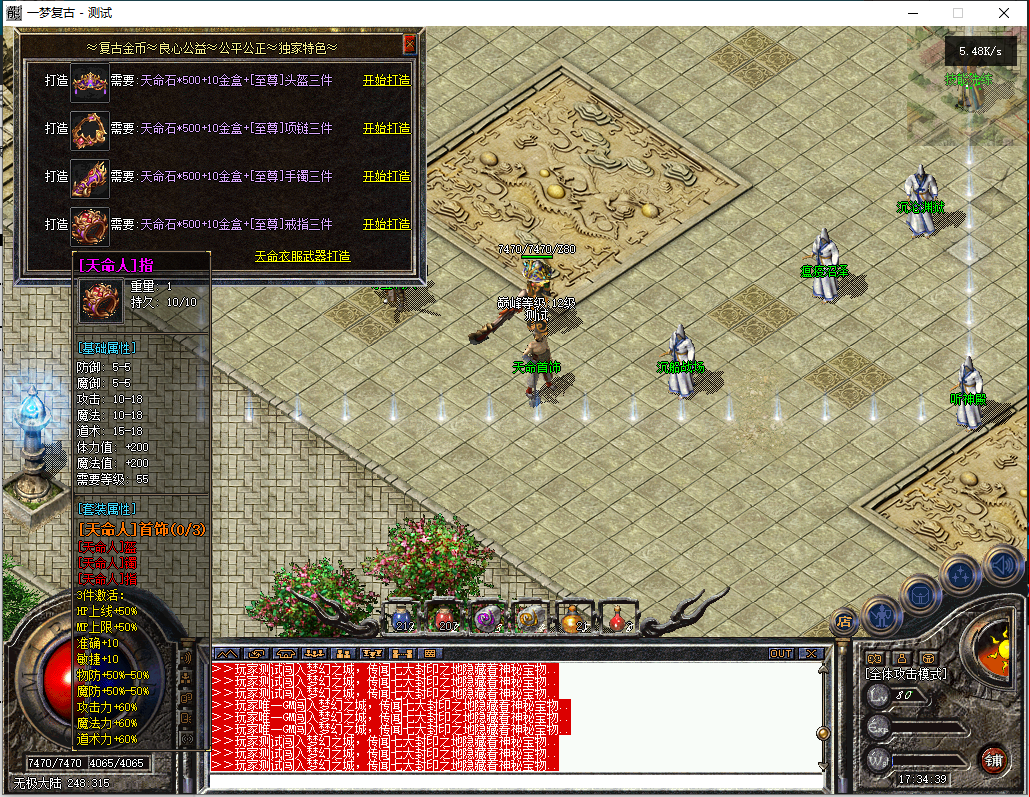Select the bracelet icon in the forge list
The width and height of the screenshot is (1030, 797).
[89, 177]
